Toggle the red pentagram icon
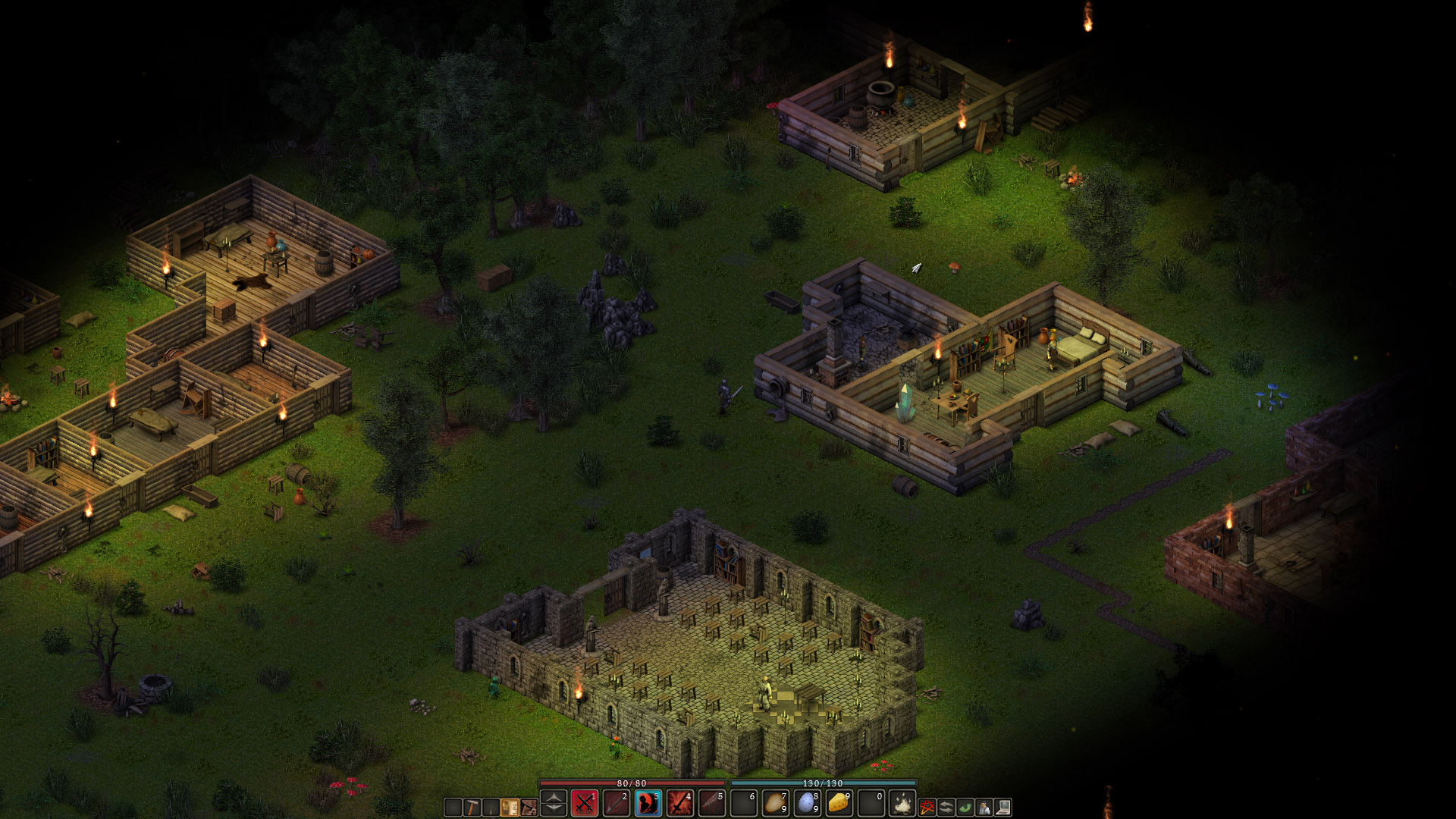This screenshot has height=819, width=1456. pos(927,807)
